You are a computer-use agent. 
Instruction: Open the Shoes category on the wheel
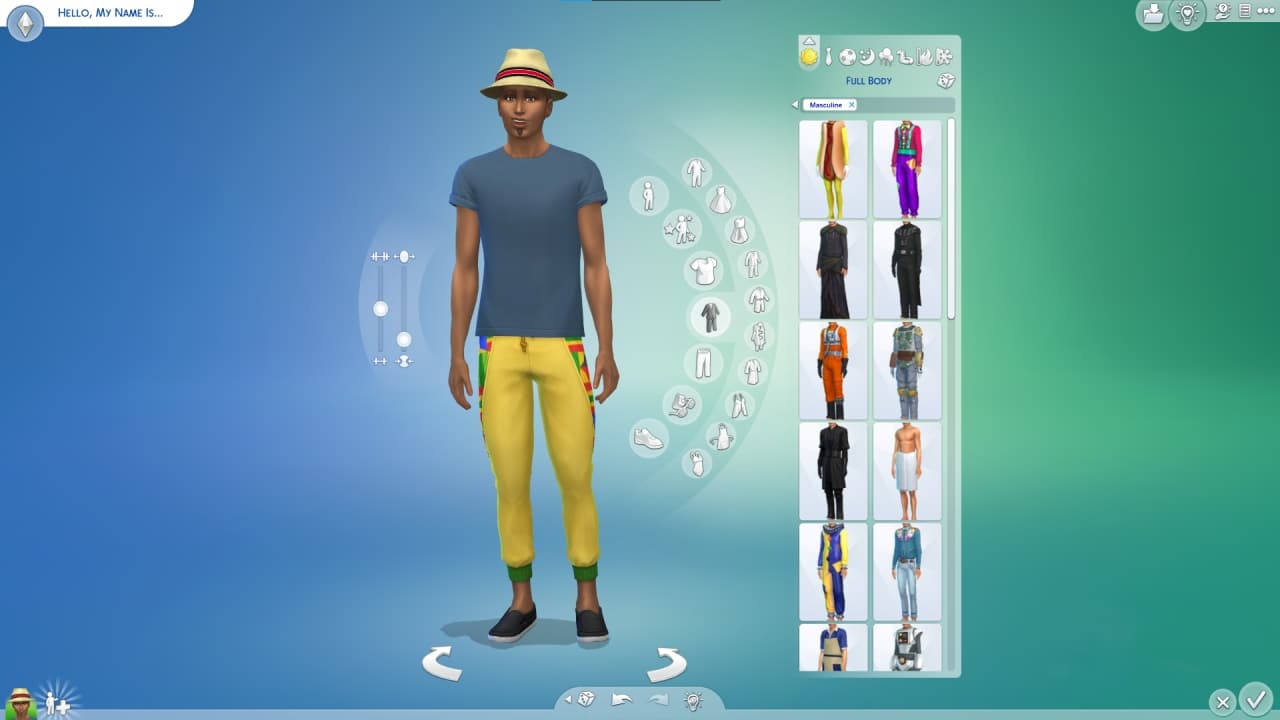(x=647, y=437)
